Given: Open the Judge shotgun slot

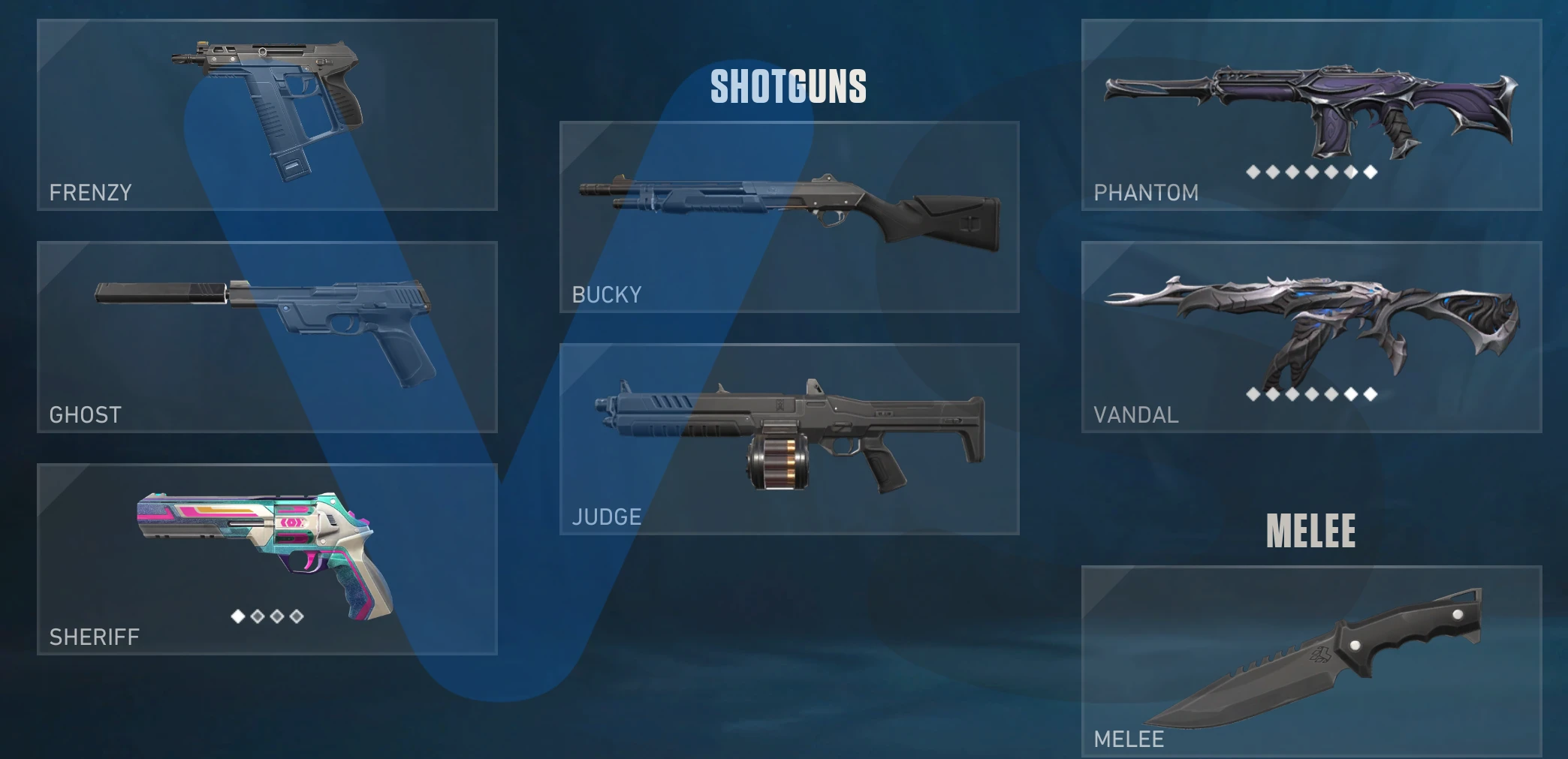Looking at the screenshot, I should tap(789, 439).
